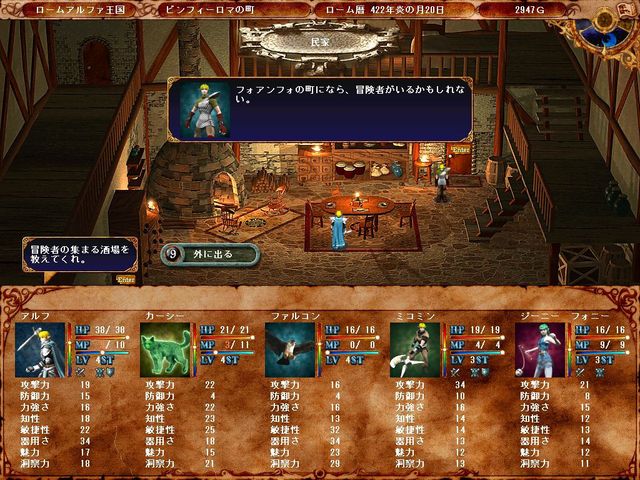Click the ビンフィーロマの町 town name panel

[x=230, y=9]
